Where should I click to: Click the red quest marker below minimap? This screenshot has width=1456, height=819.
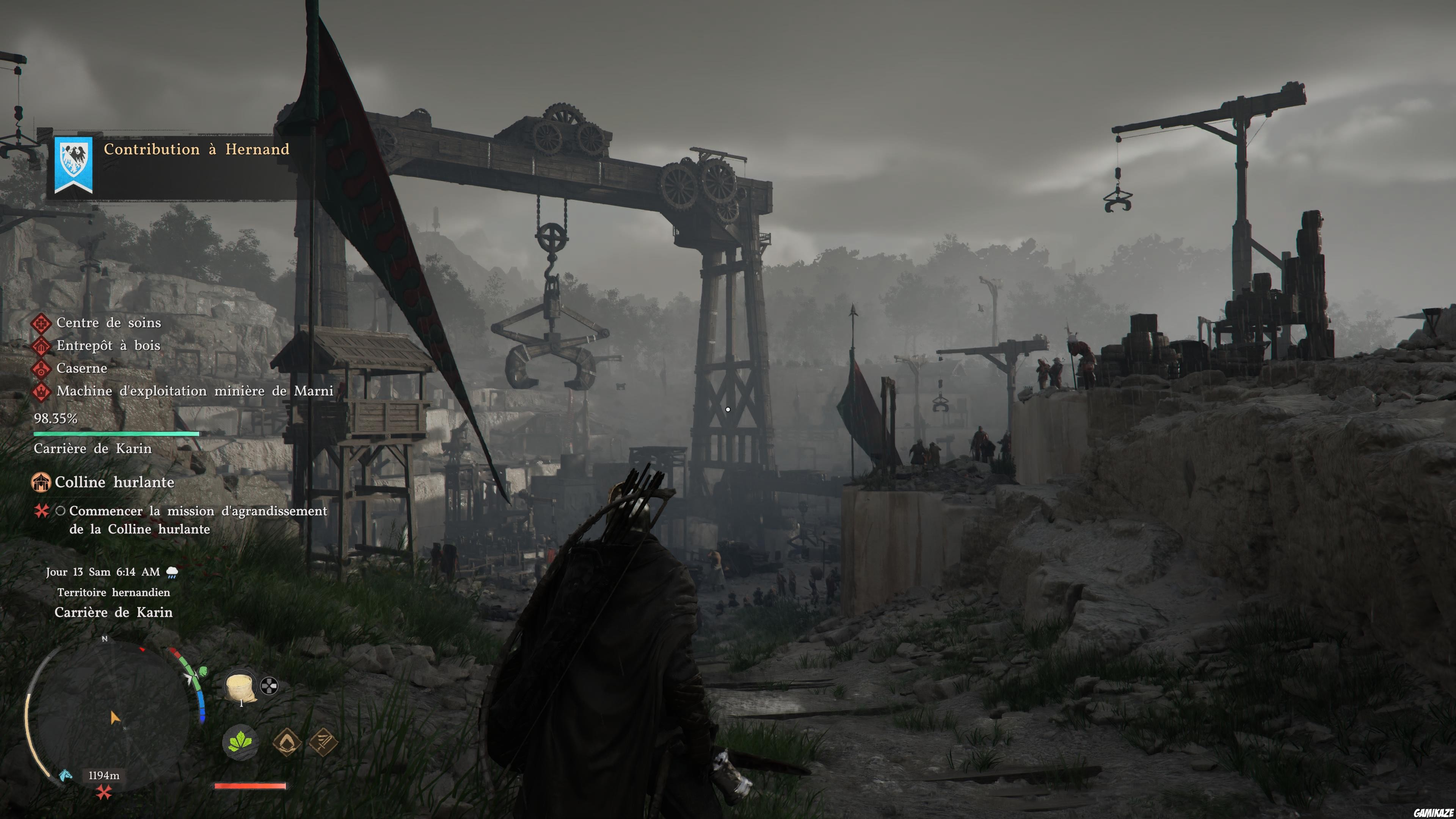104,793
